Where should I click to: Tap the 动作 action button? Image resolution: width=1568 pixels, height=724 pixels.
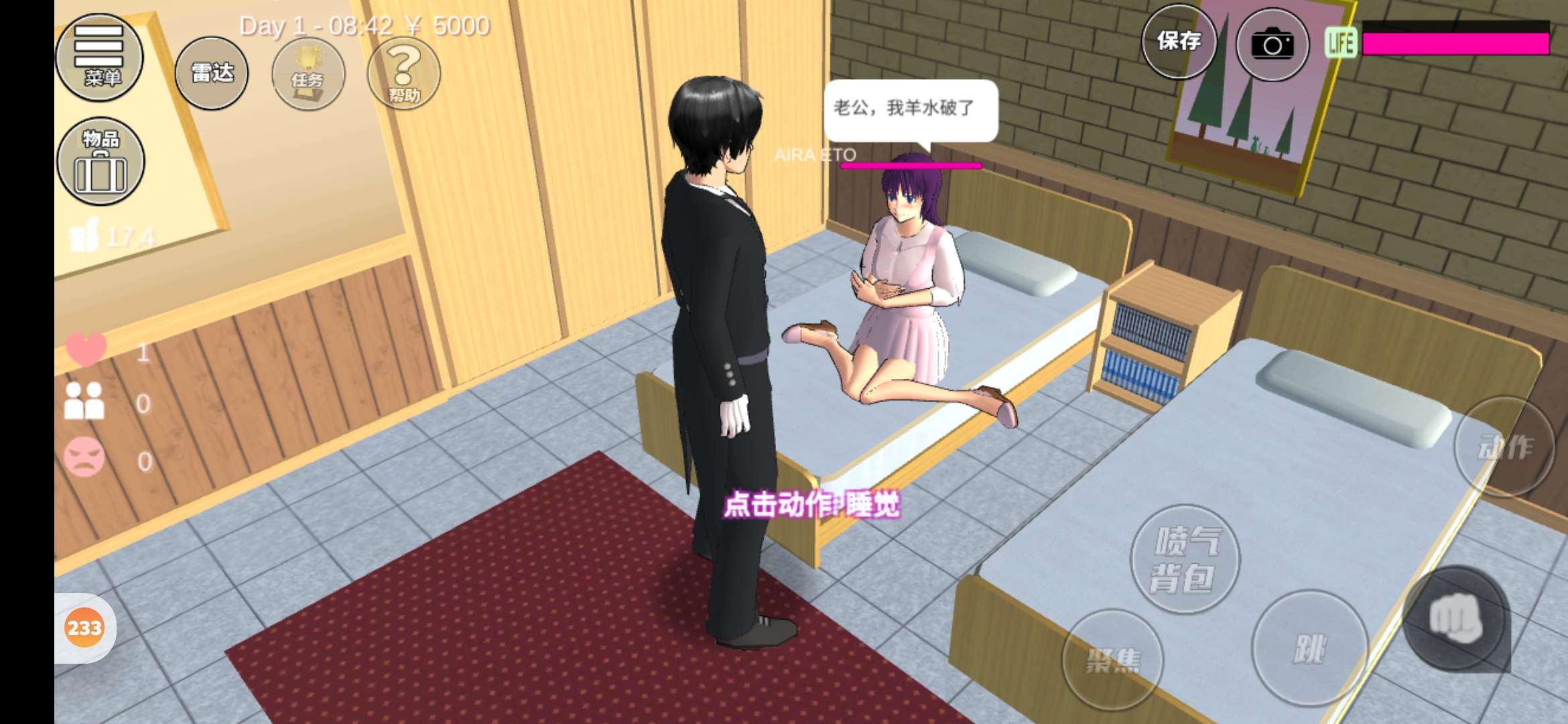[1504, 446]
